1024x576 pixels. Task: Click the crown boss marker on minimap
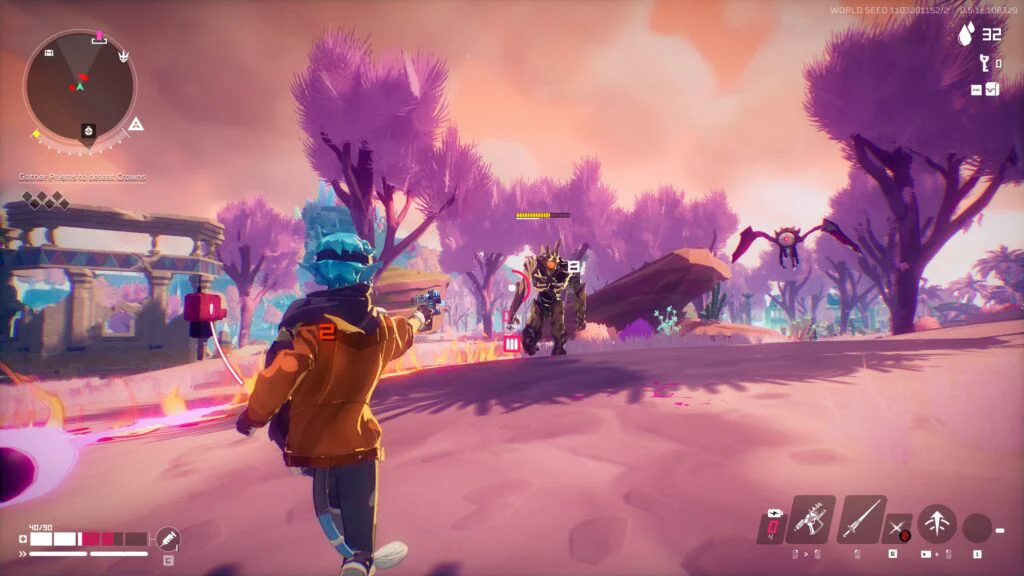tap(124, 57)
